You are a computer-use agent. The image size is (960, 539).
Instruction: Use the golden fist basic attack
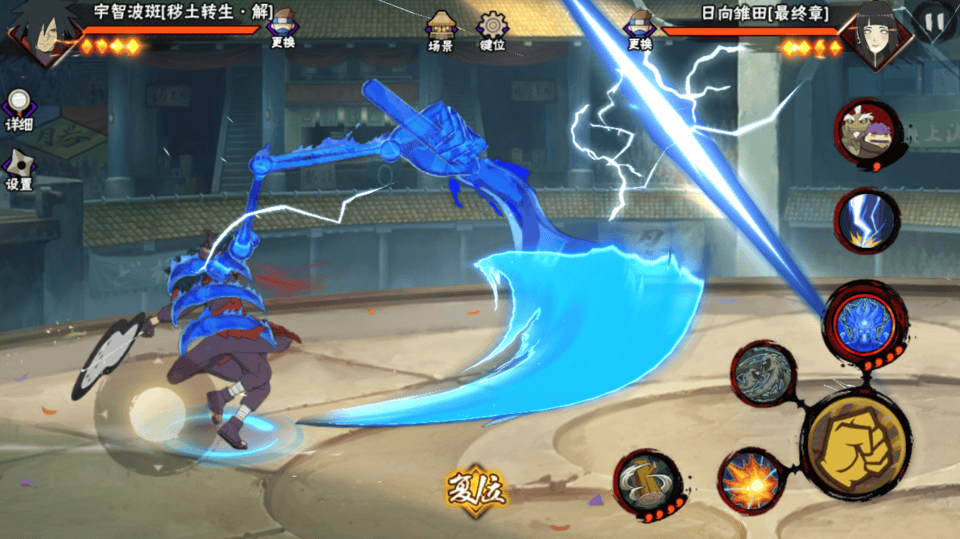pyautogui.click(x=855, y=443)
